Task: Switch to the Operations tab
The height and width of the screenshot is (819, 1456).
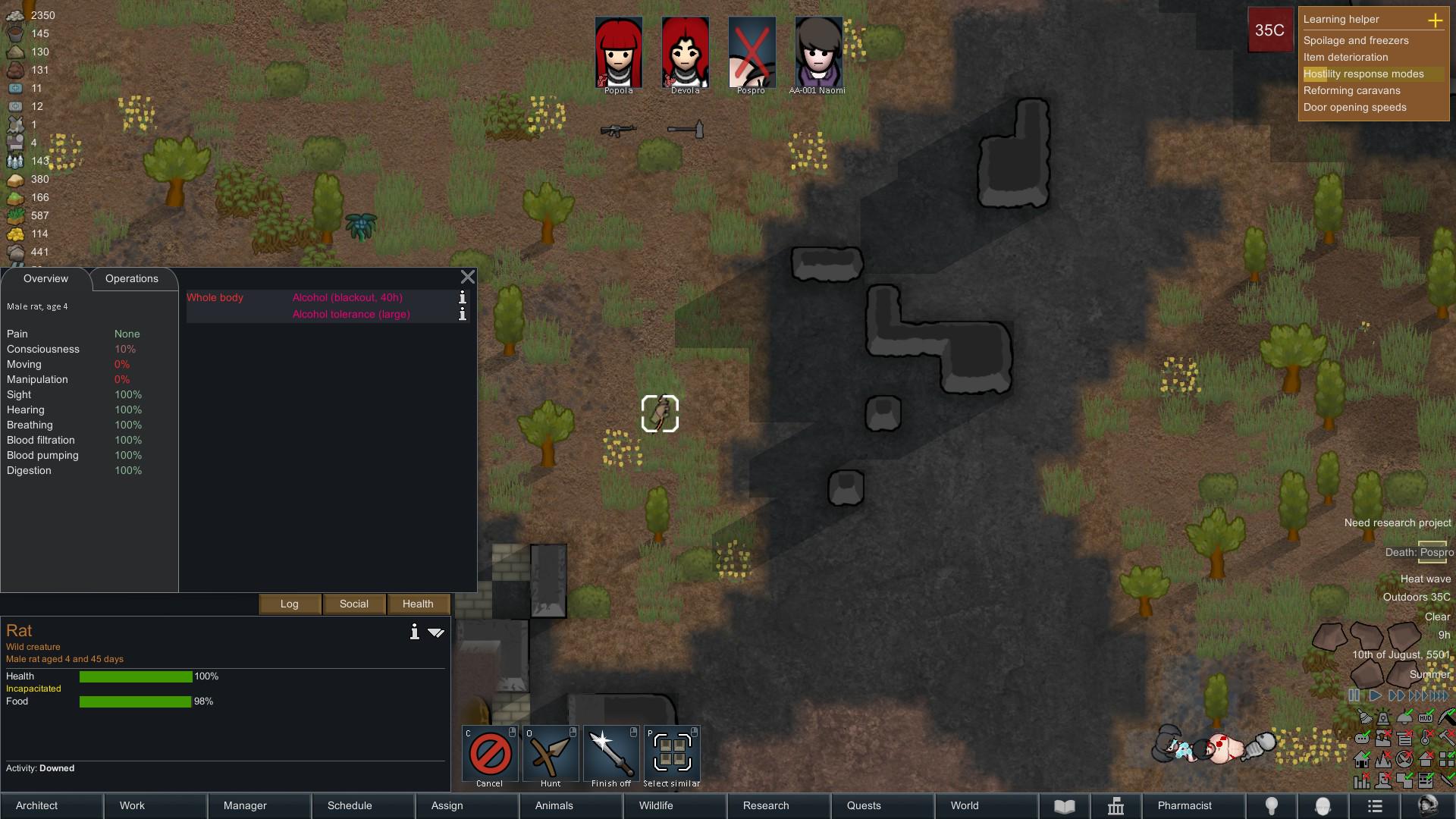Action: coord(131,279)
